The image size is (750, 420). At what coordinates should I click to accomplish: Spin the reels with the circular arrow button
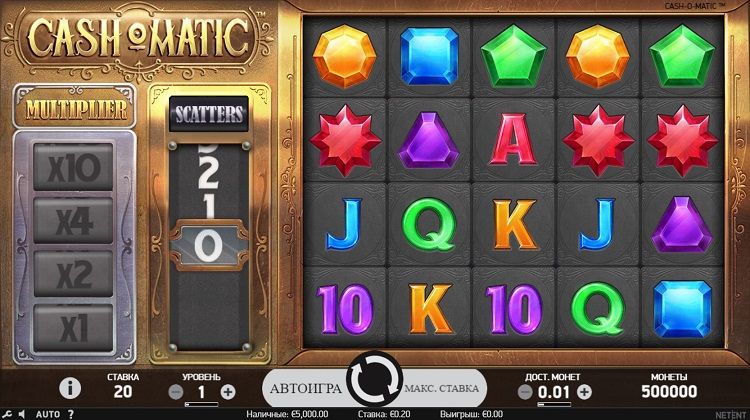373,386
